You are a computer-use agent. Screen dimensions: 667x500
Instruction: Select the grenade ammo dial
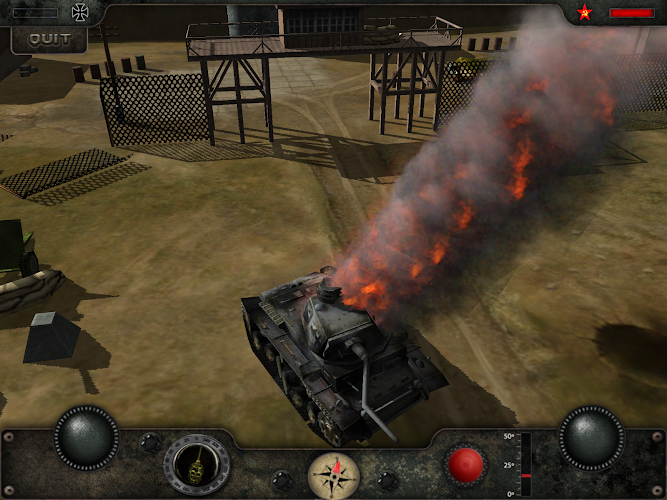196,465
